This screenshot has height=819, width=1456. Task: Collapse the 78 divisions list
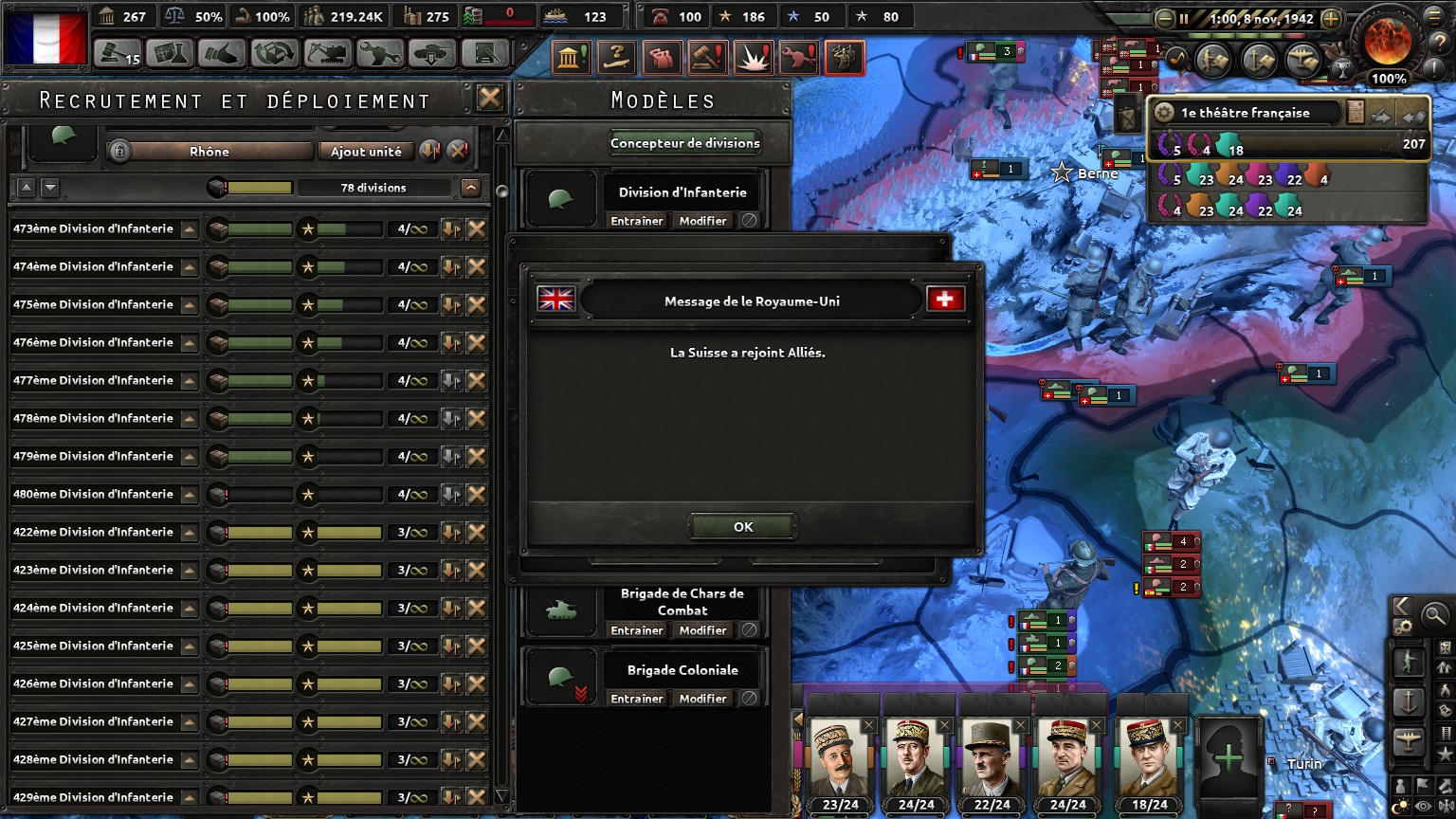click(471, 188)
